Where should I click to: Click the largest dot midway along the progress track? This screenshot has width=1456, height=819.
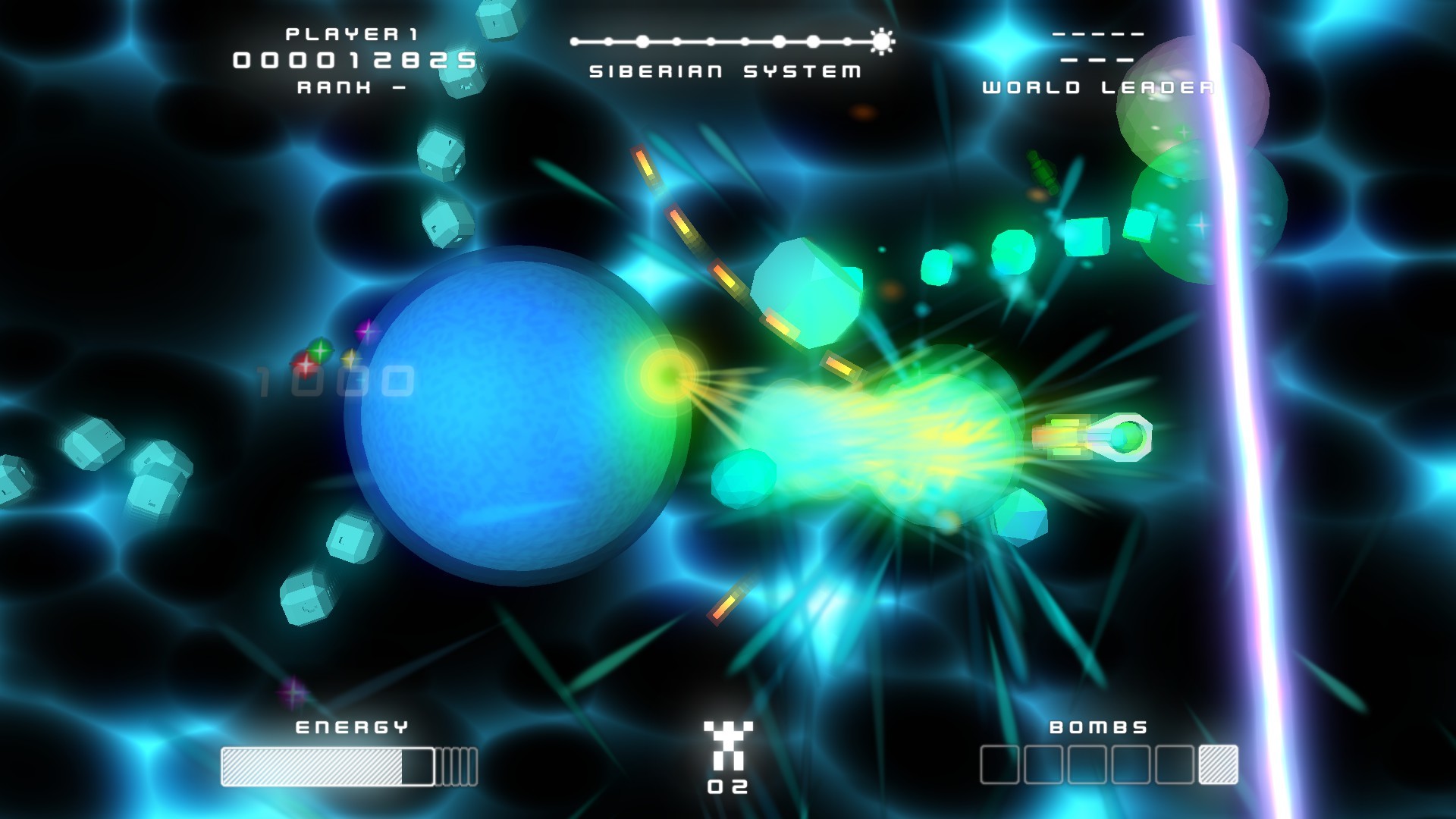[x=779, y=42]
